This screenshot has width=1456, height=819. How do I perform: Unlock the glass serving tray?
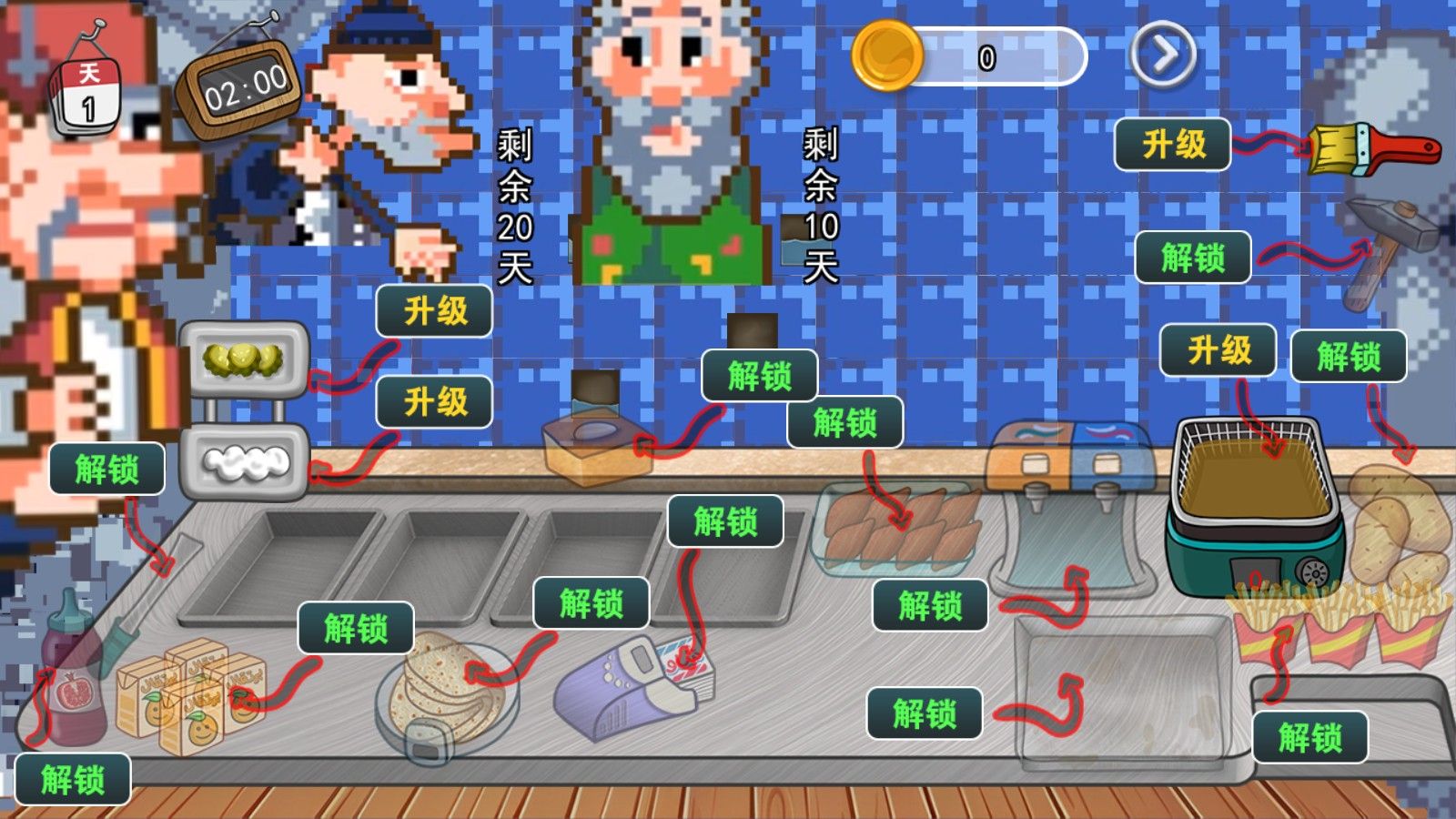click(925, 713)
